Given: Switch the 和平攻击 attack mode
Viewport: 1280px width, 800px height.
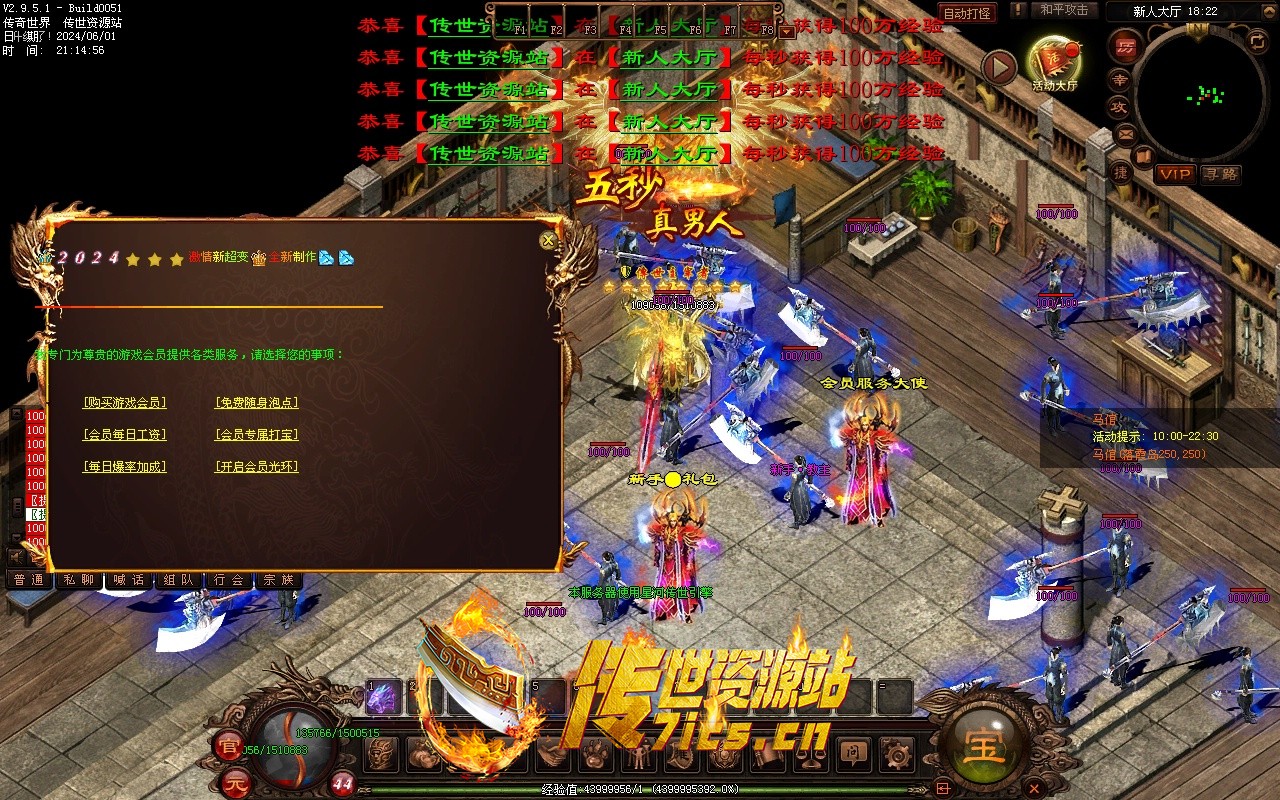Looking at the screenshot, I should 1063,10.
